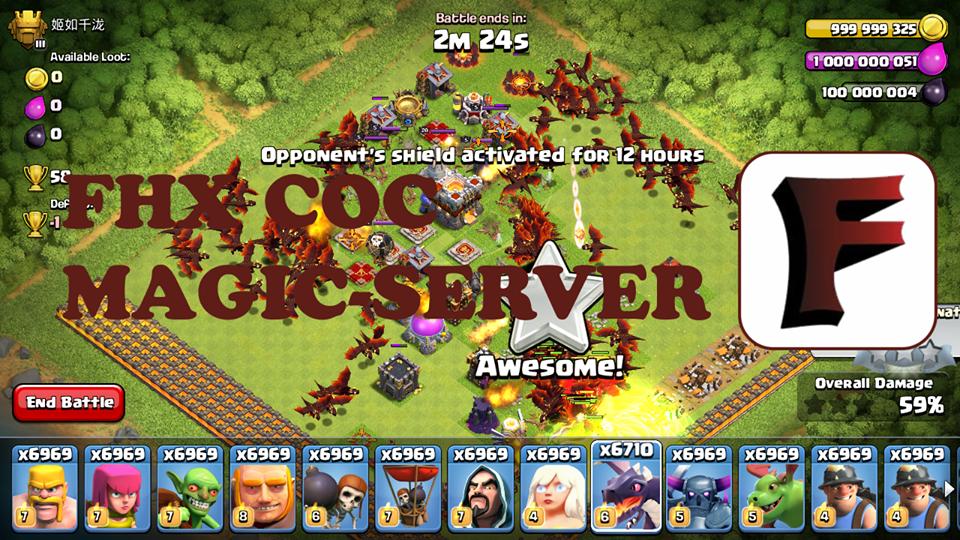Click the End Battle button
960x540 pixels.
(69, 402)
